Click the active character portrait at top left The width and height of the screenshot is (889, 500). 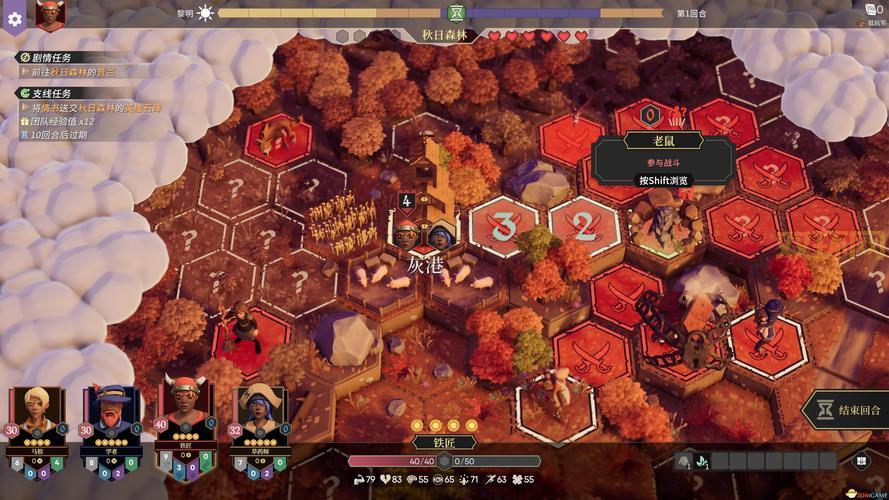pyautogui.click(x=49, y=14)
